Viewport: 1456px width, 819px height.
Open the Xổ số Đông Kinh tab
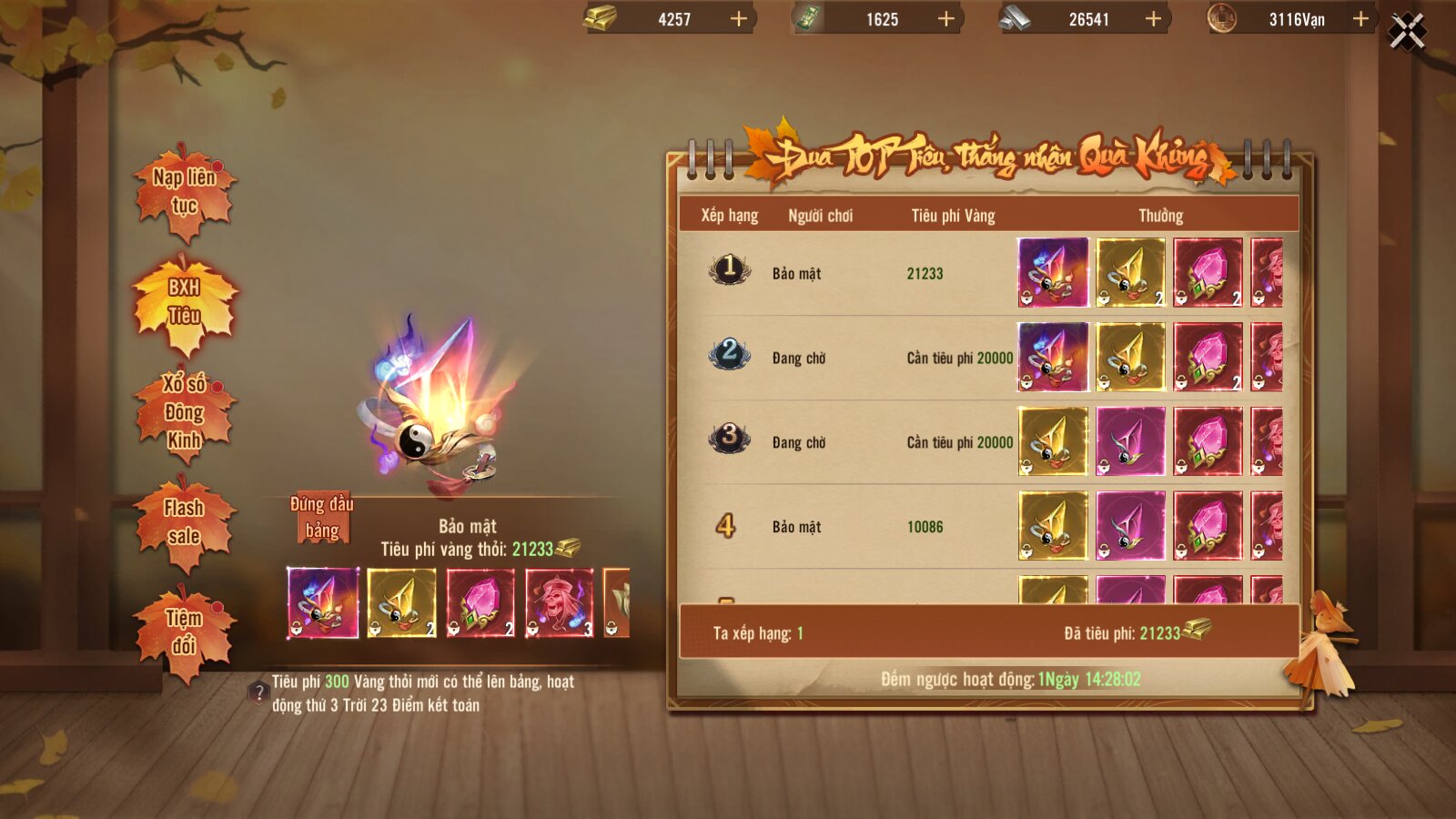click(184, 412)
